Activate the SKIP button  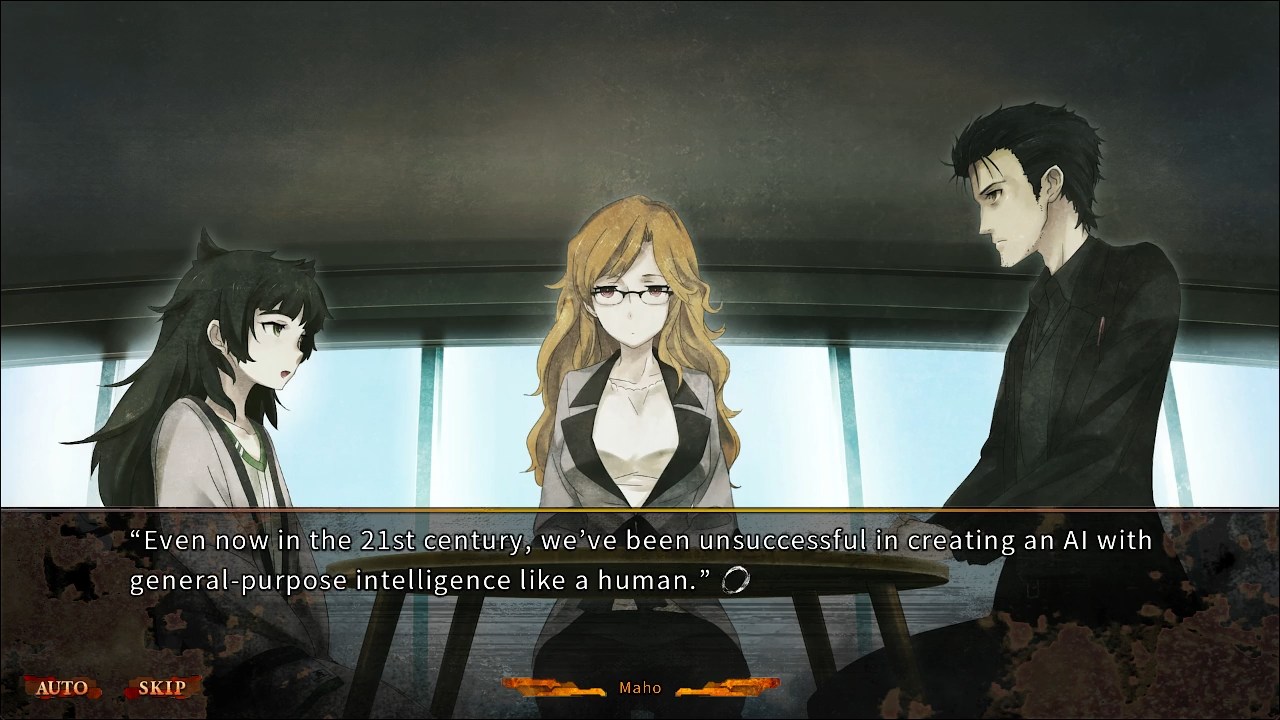tap(162, 688)
